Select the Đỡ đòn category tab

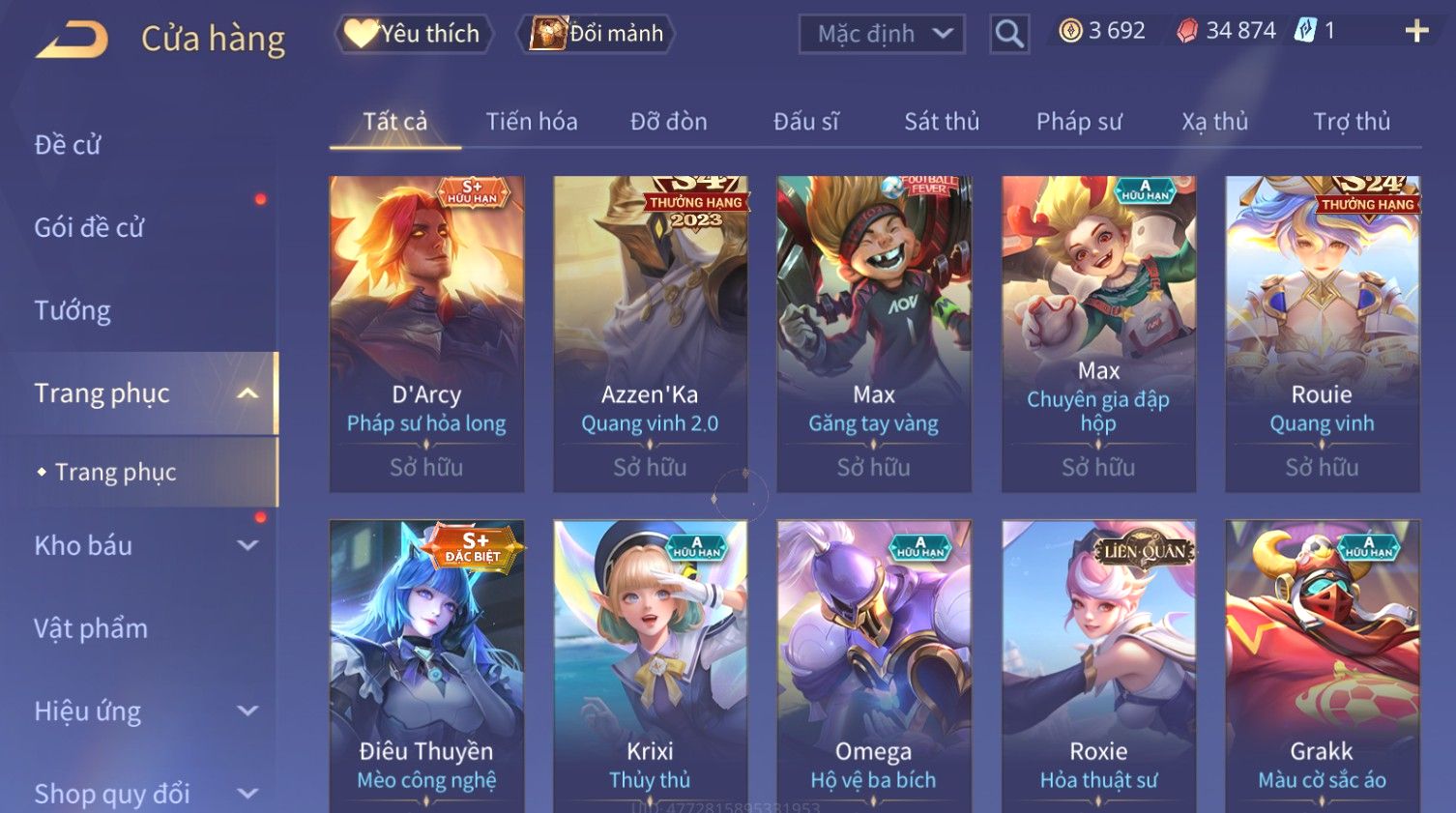click(669, 122)
